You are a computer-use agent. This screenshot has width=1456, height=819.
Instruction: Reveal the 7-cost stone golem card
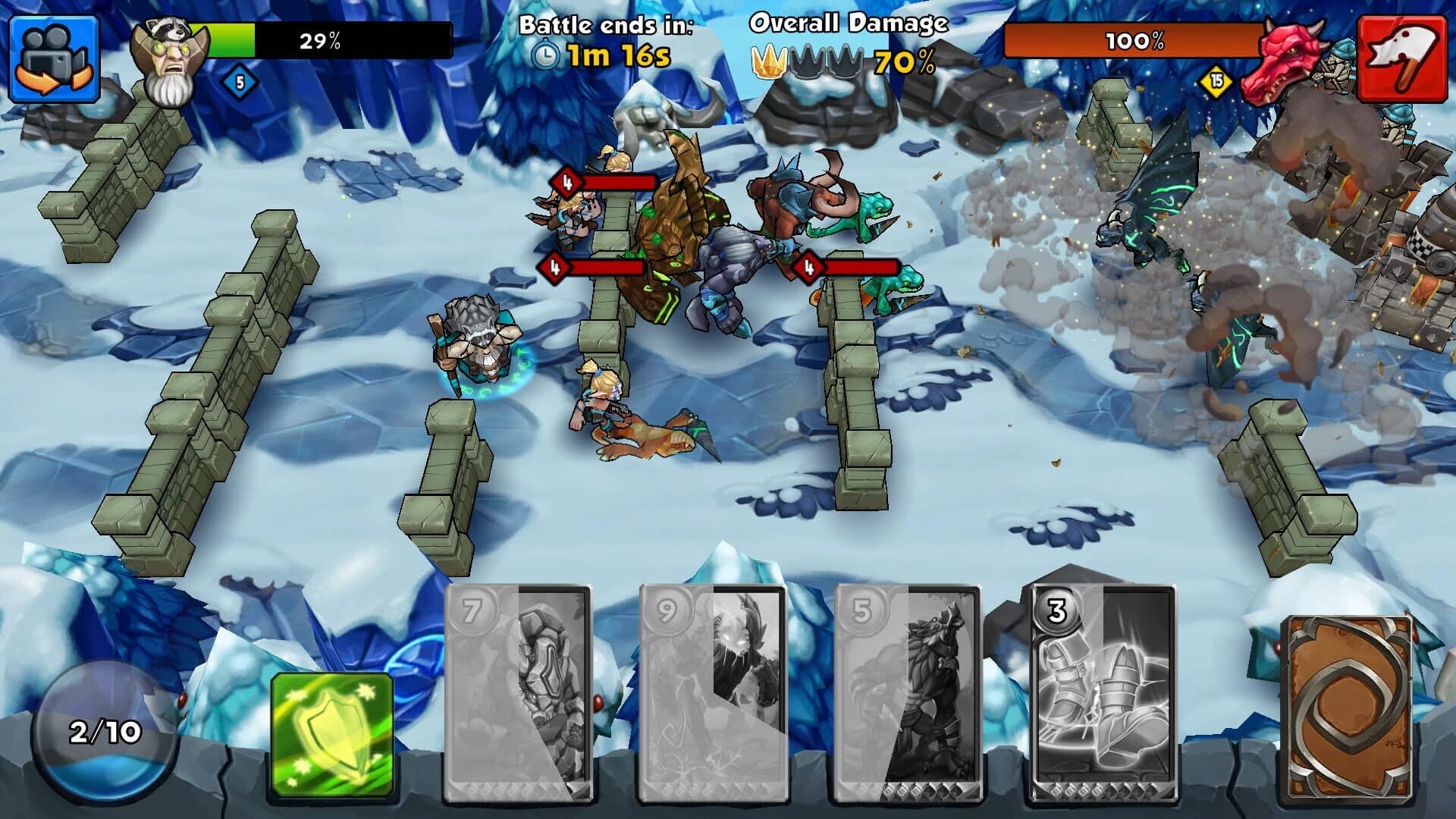(x=519, y=701)
